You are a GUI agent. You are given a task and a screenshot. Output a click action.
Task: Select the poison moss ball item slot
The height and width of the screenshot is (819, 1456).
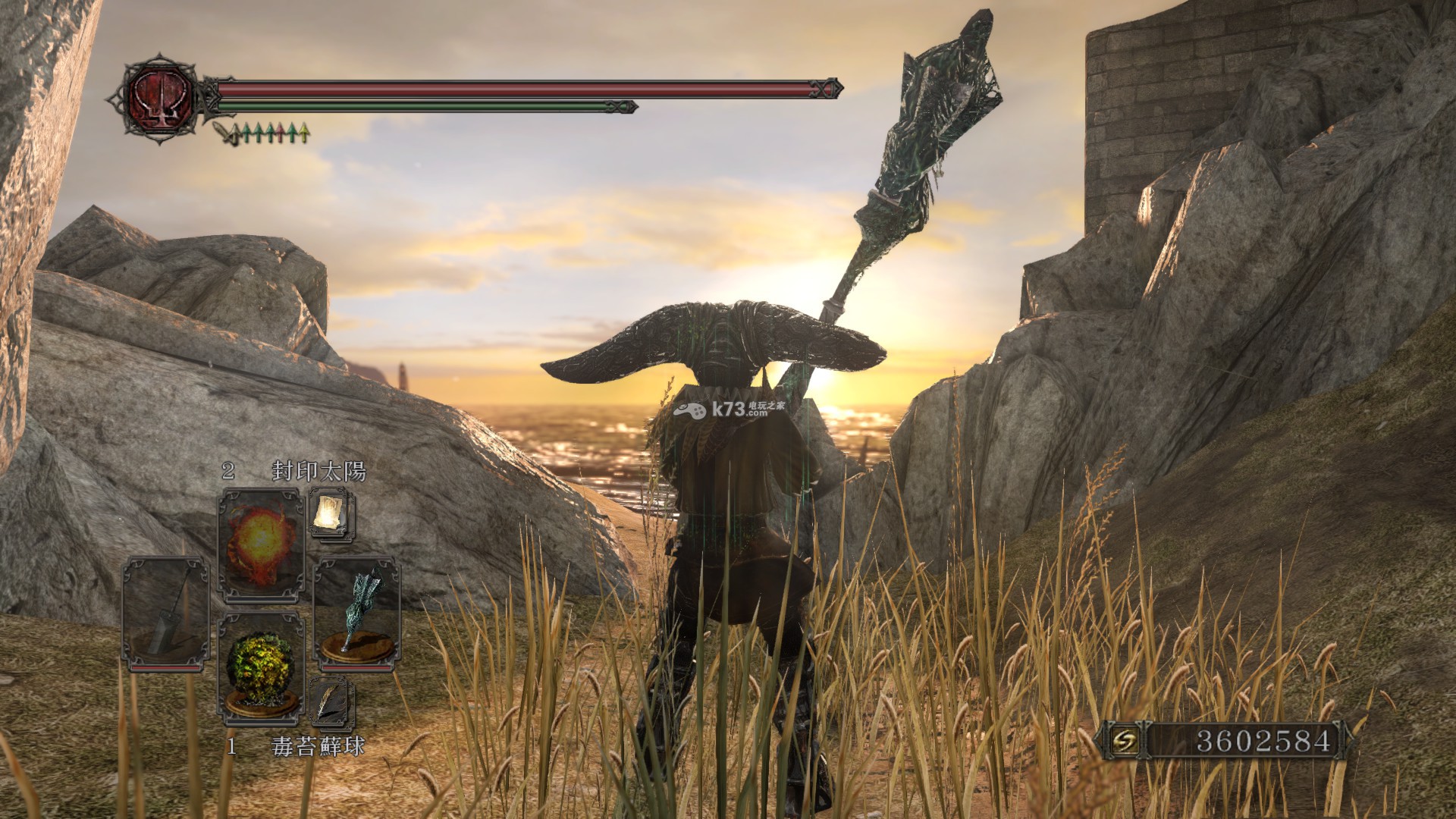[260, 664]
